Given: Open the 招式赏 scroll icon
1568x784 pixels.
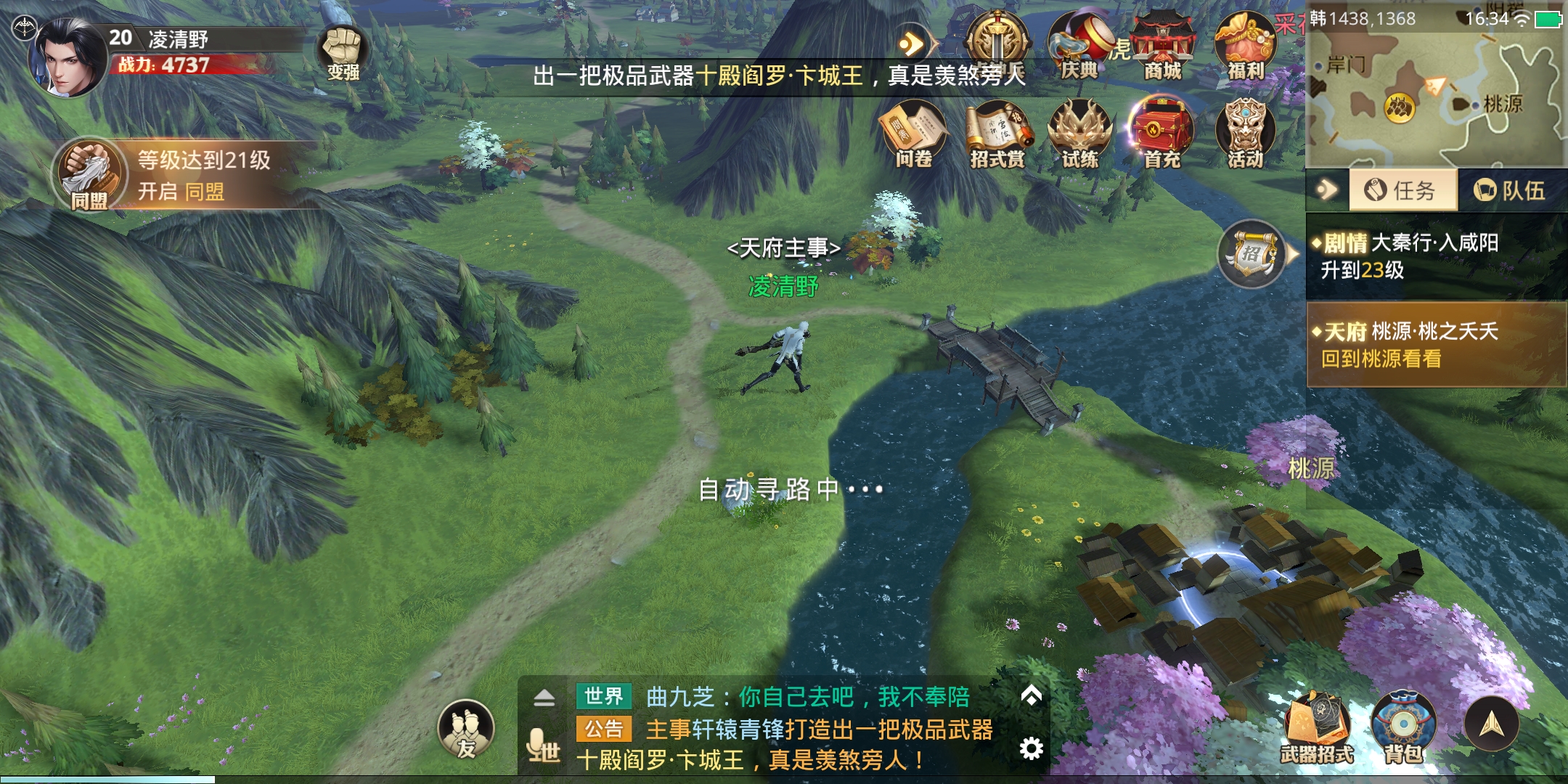Looking at the screenshot, I should 997,135.
